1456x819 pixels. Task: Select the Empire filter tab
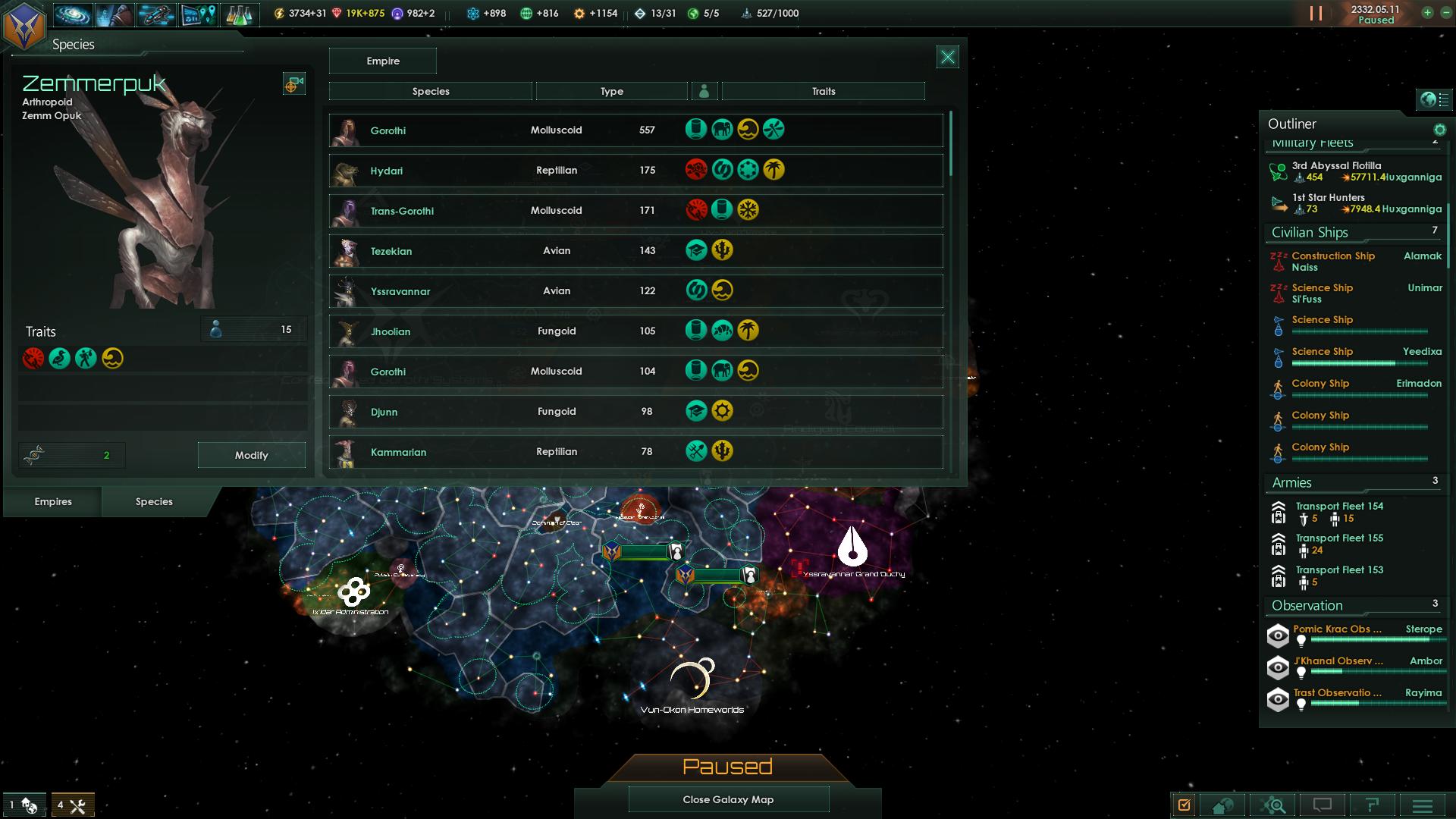point(383,61)
